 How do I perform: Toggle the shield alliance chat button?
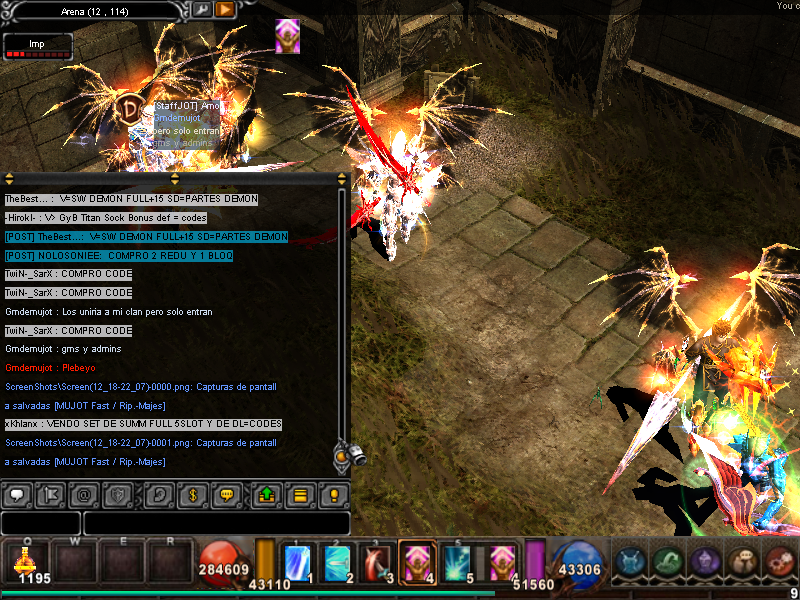(117, 494)
